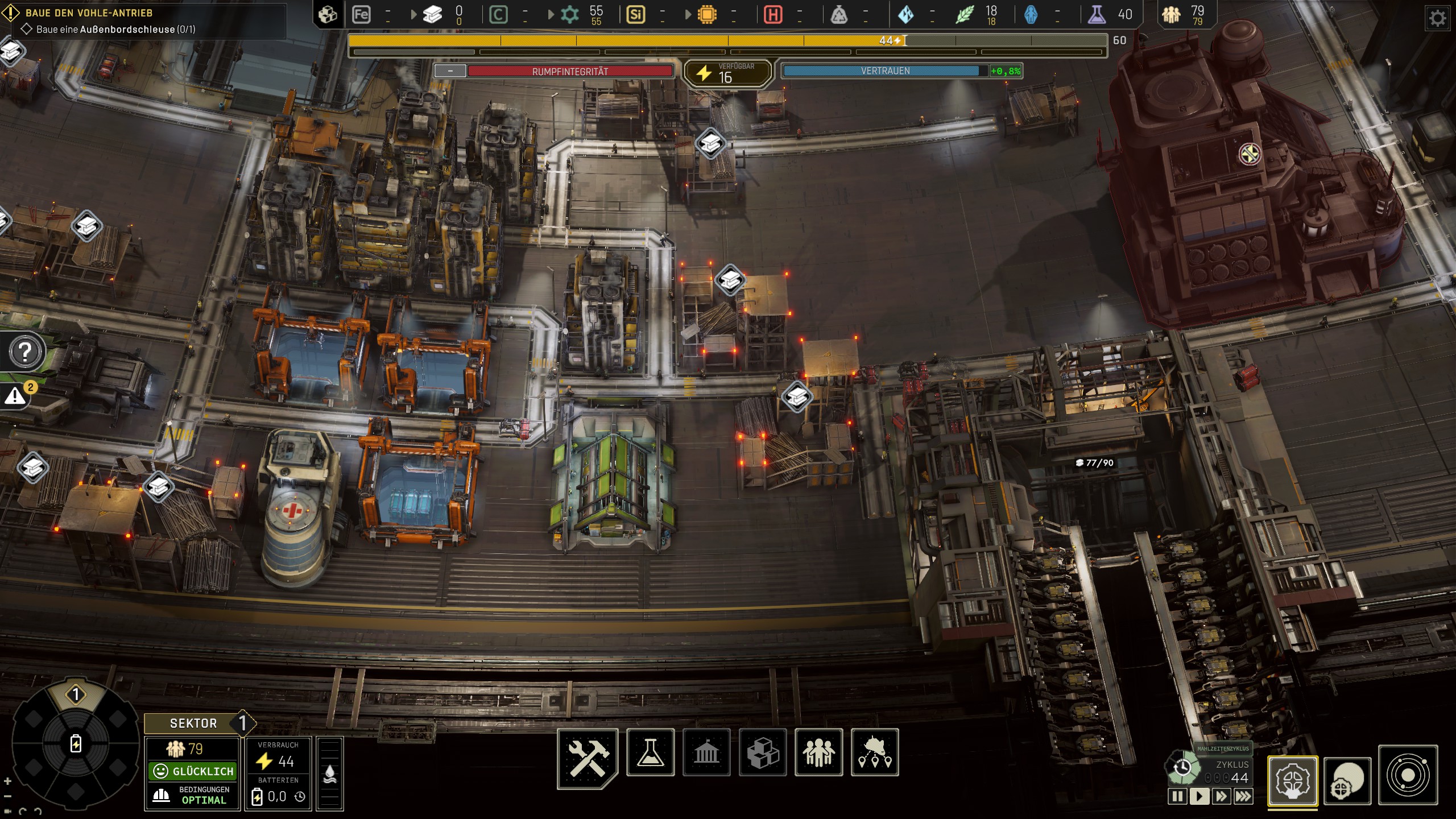The width and height of the screenshot is (1456, 819).
Task: Open the question mark help button
Action: (x=25, y=352)
